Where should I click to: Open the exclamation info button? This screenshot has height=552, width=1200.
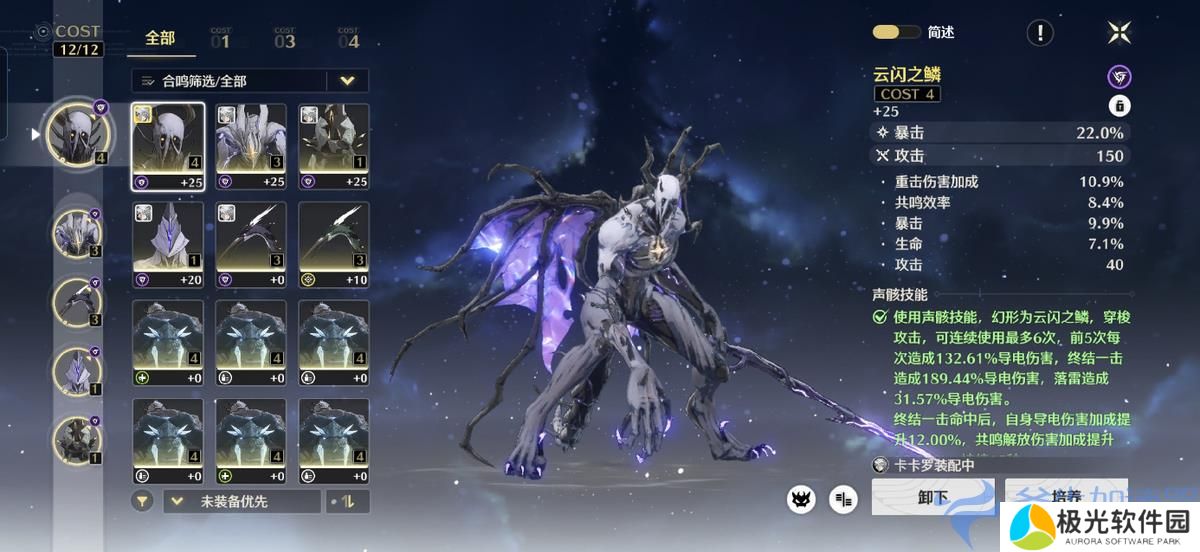click(1040, 33)
